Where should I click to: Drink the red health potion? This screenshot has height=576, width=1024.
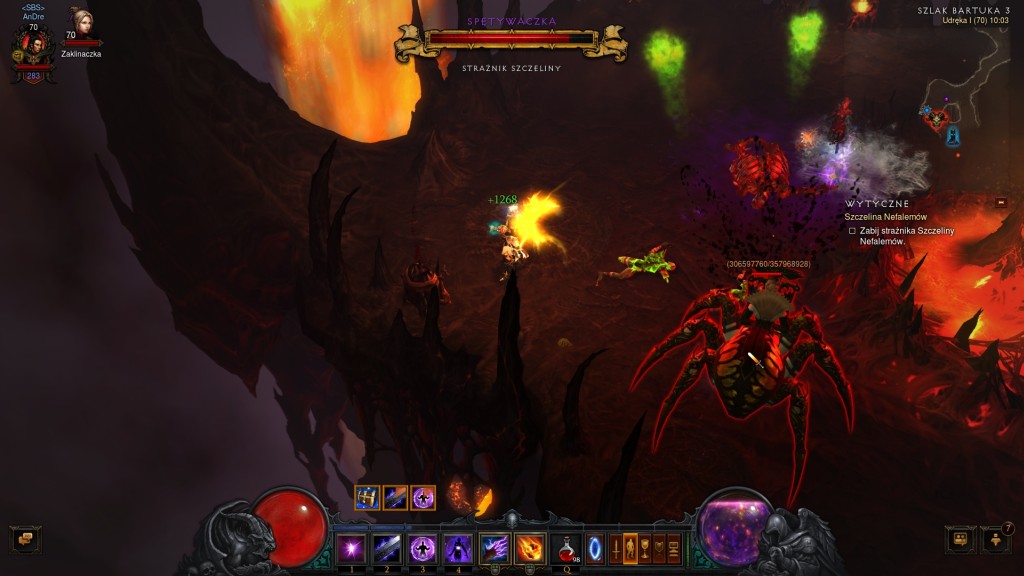tap(566, 548)
